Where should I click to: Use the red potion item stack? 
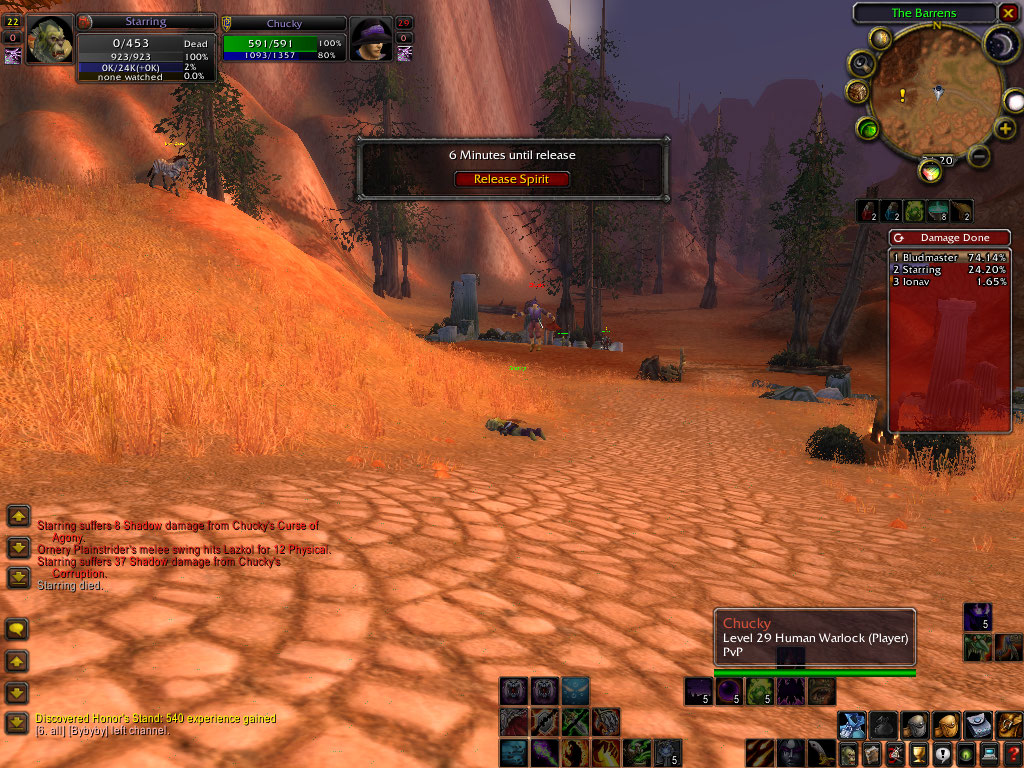click(x=867, y=211)
